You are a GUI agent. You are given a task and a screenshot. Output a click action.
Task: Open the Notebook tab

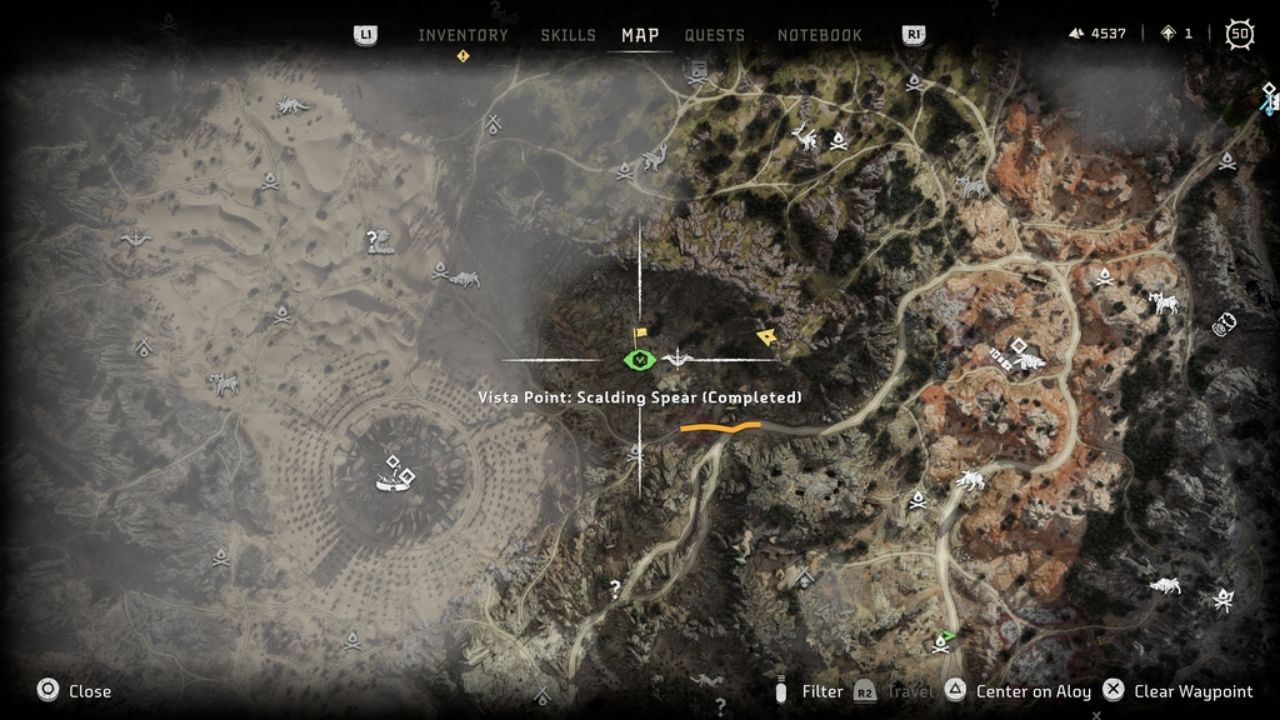(x=819, y=35)
